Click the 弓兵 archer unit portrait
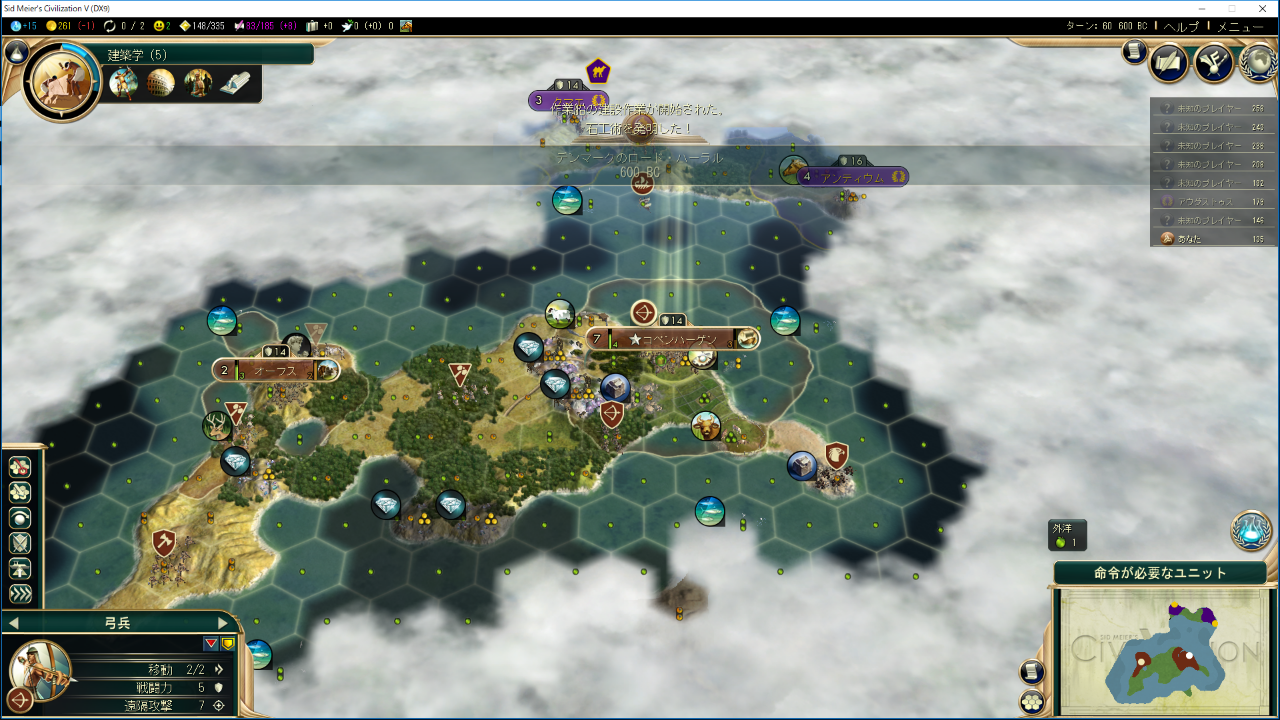The image size is (1280, 720). pyautogui.click(x=42, y=668)
